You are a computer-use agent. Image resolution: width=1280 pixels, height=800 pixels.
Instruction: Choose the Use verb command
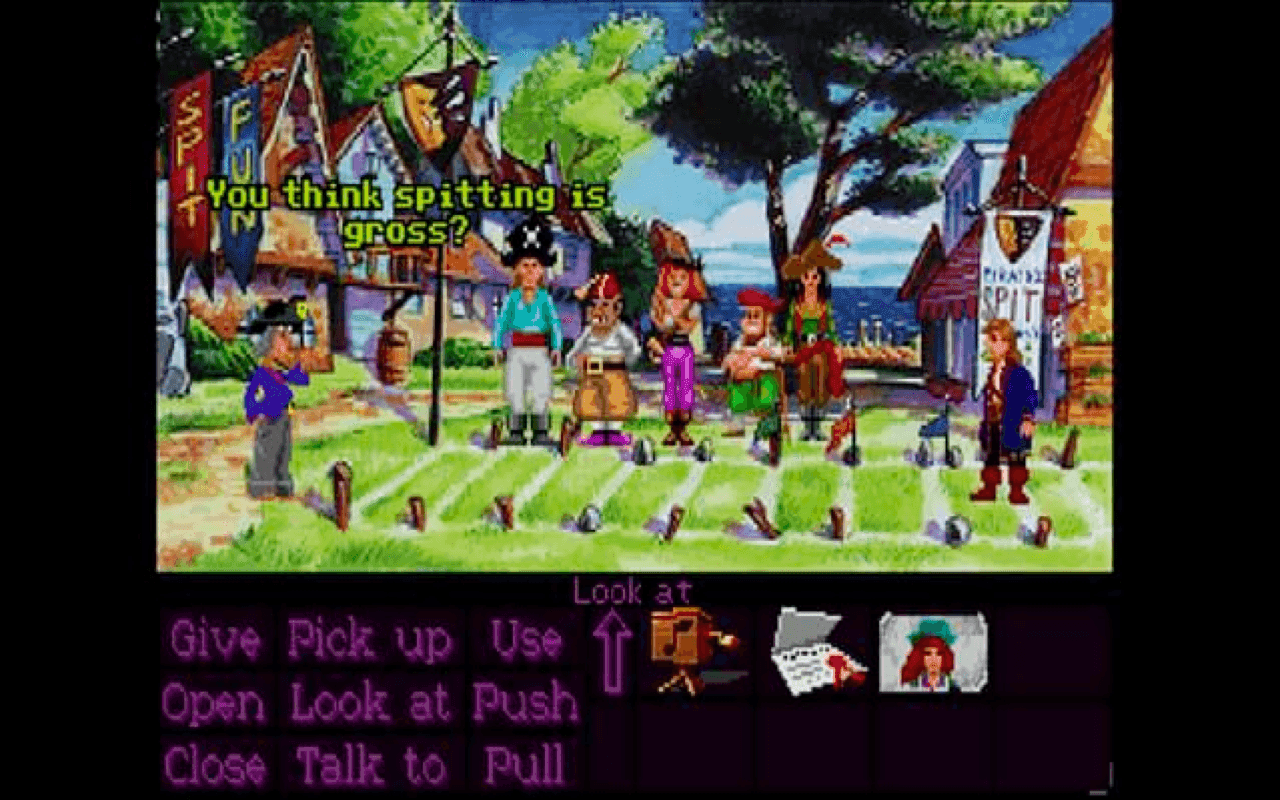click(523, 640)
